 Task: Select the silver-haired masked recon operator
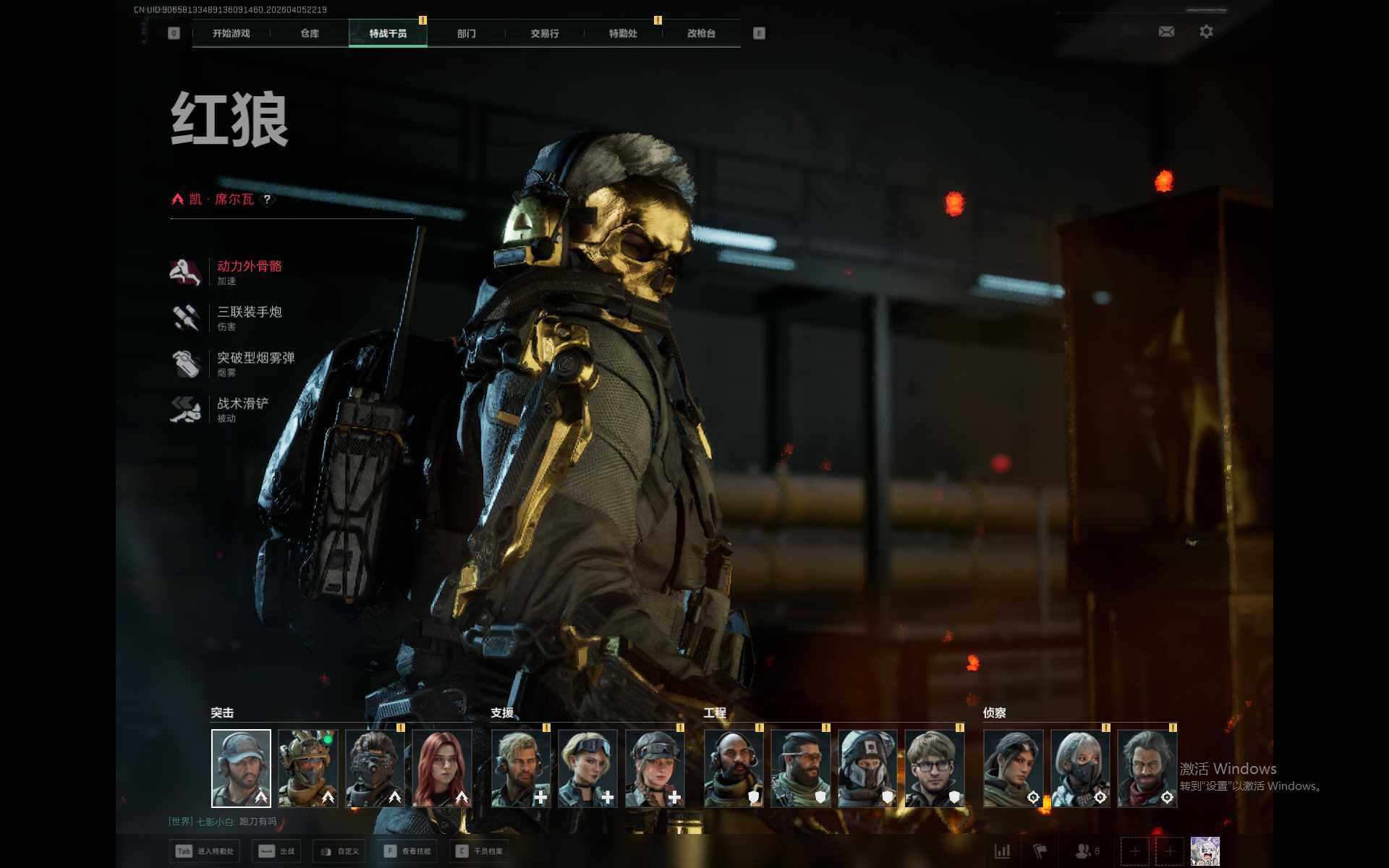click(x=1080, y=768)
